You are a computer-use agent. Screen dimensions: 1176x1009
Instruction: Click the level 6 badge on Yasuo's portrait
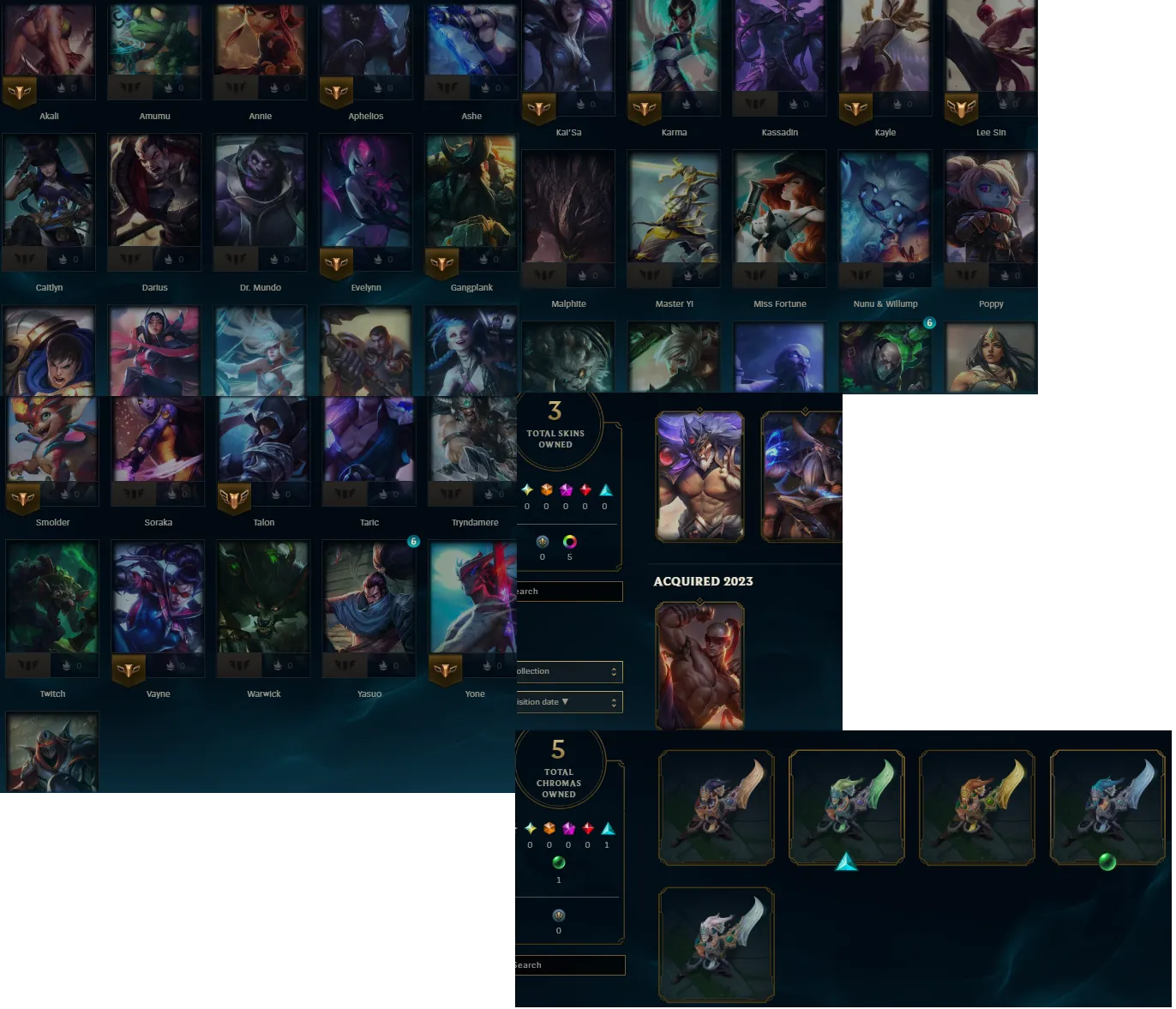tap(413, 542)
